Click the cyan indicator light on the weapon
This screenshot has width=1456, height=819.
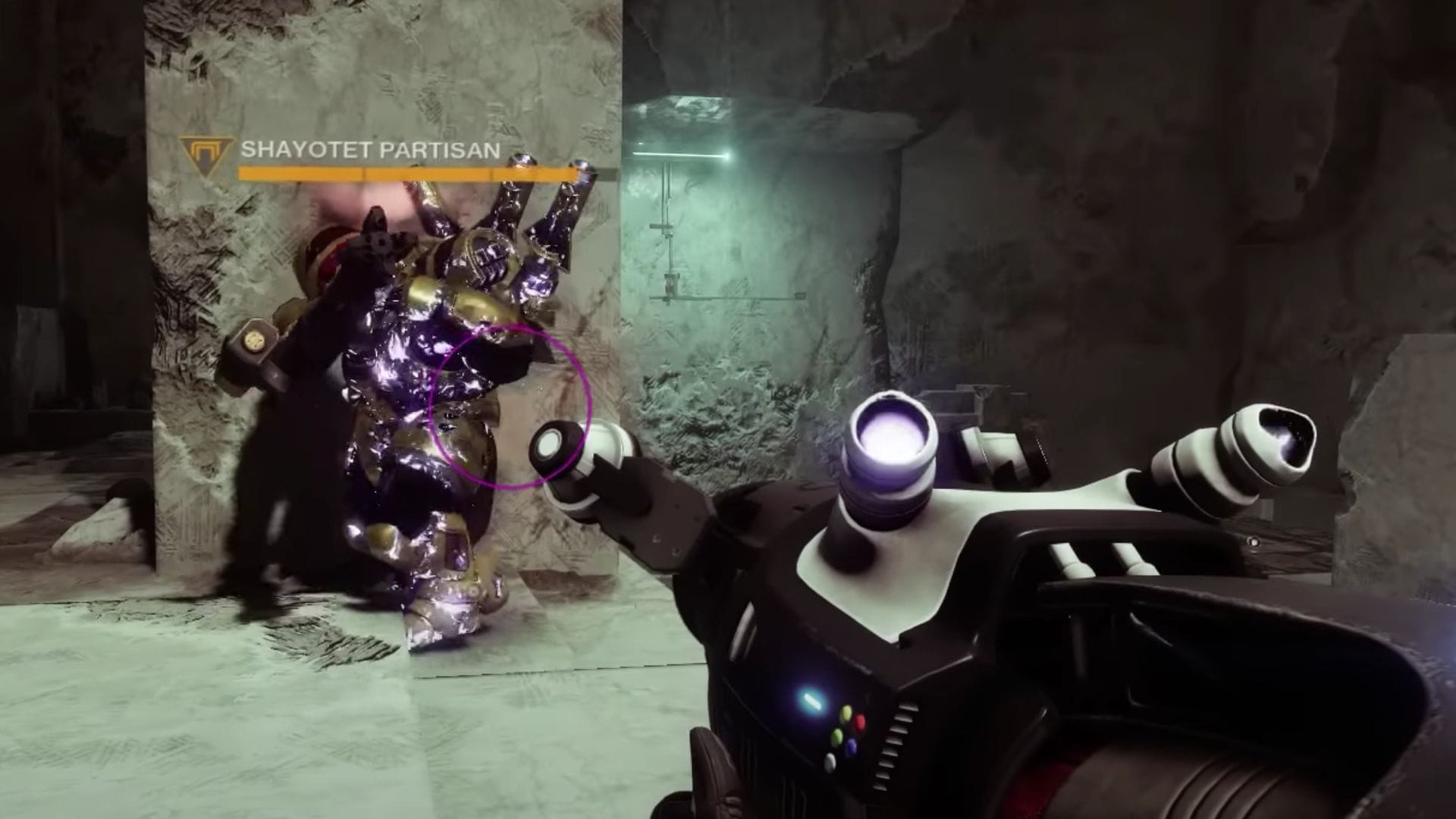click(x=811, y=701)
